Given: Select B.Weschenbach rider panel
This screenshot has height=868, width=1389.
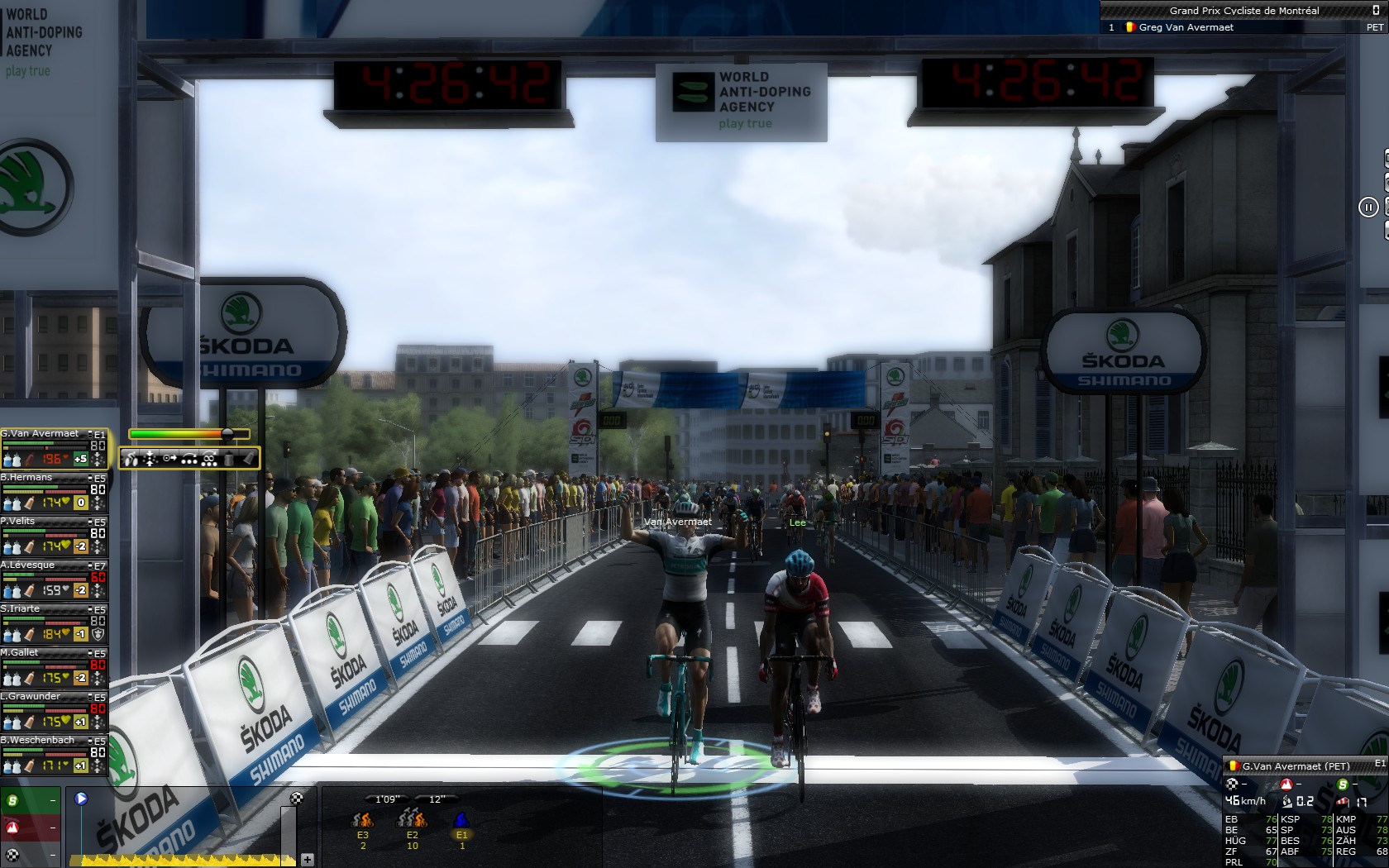Looking at the screenshot, I should click(x=41, y=741).
